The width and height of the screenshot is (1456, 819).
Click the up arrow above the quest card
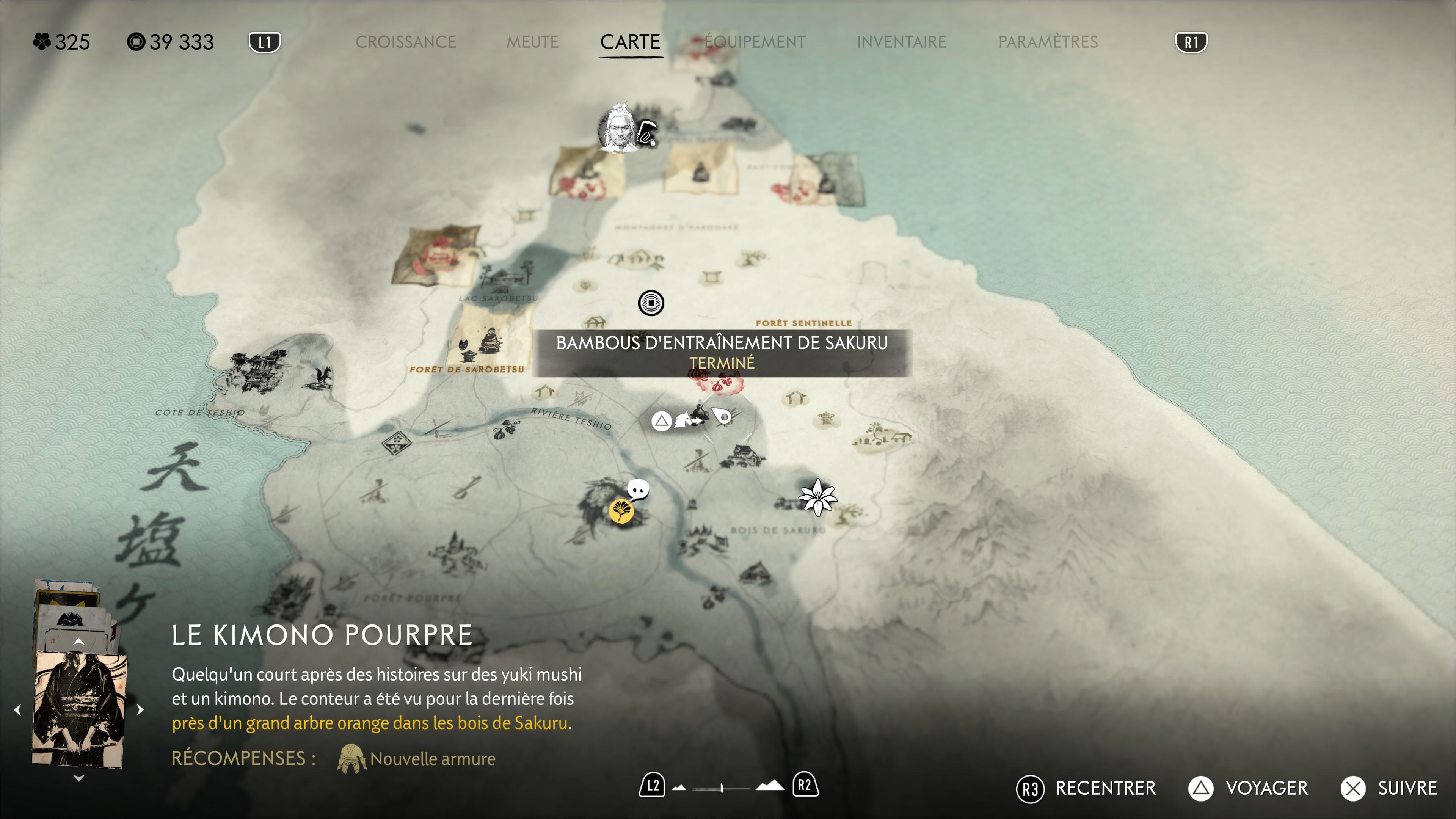pos(78,642)
